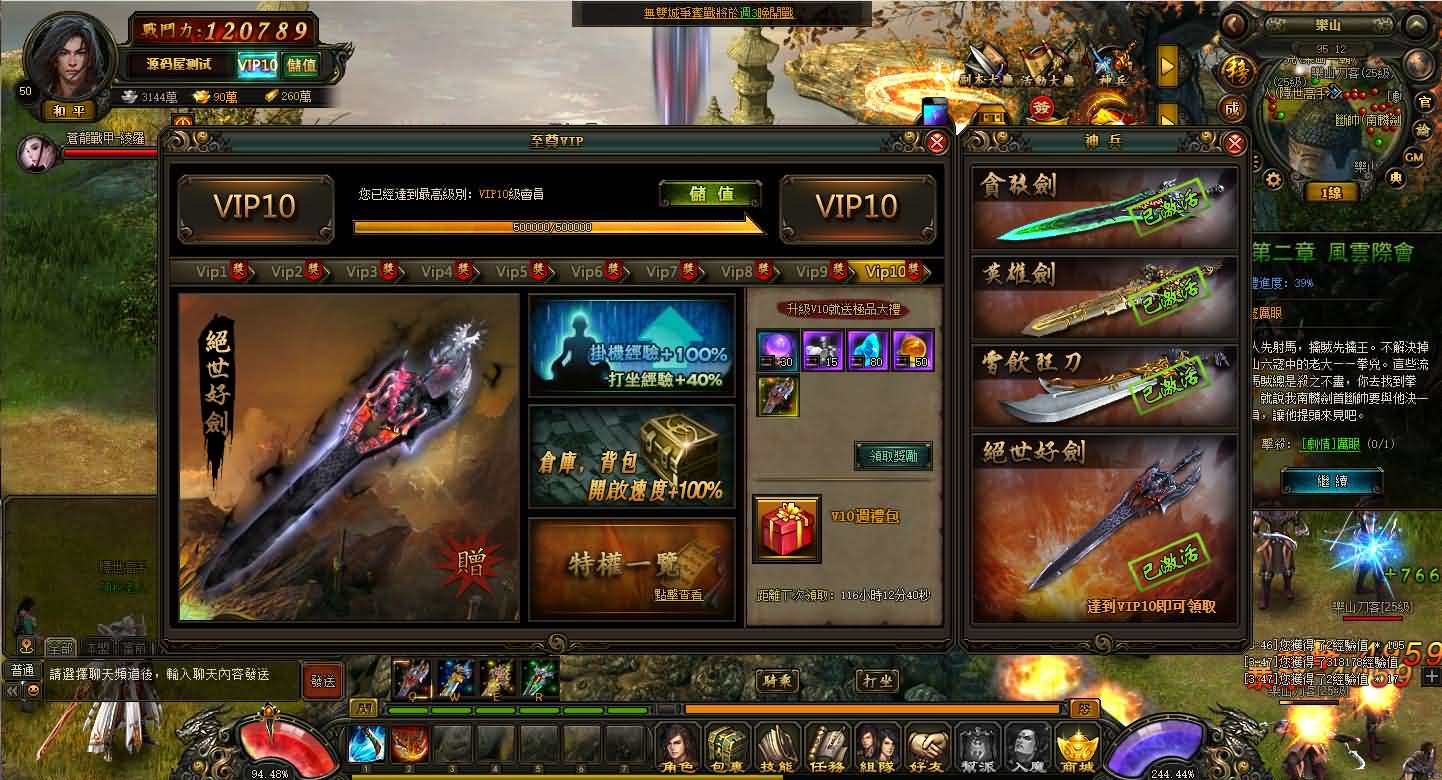Image resolution: width=1442 pixels, height=780 pixels.
Task: Open the I線 server line selector
Action: tap(1330, 190)
